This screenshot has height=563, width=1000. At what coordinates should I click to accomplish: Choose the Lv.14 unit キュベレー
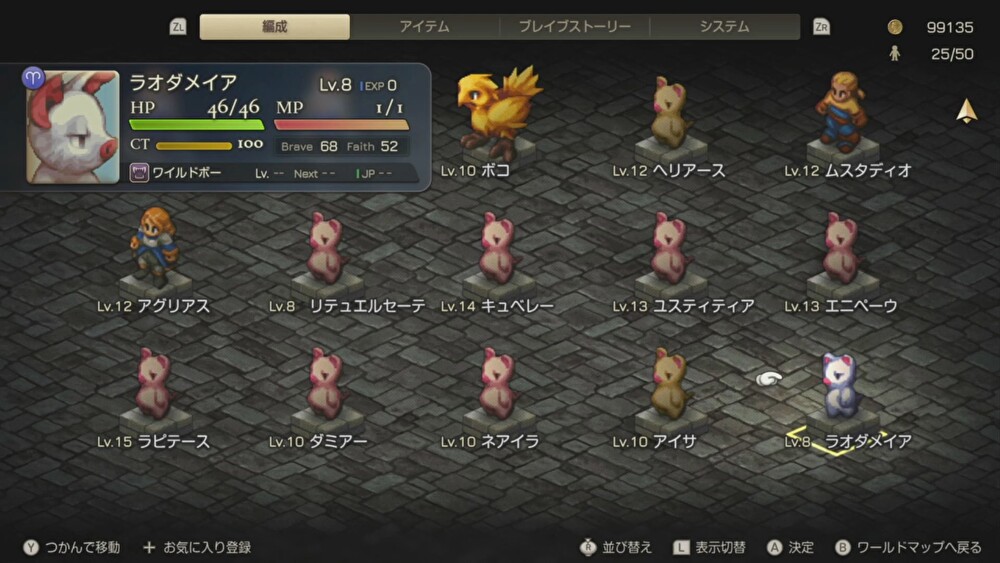(x=497, y=248)
